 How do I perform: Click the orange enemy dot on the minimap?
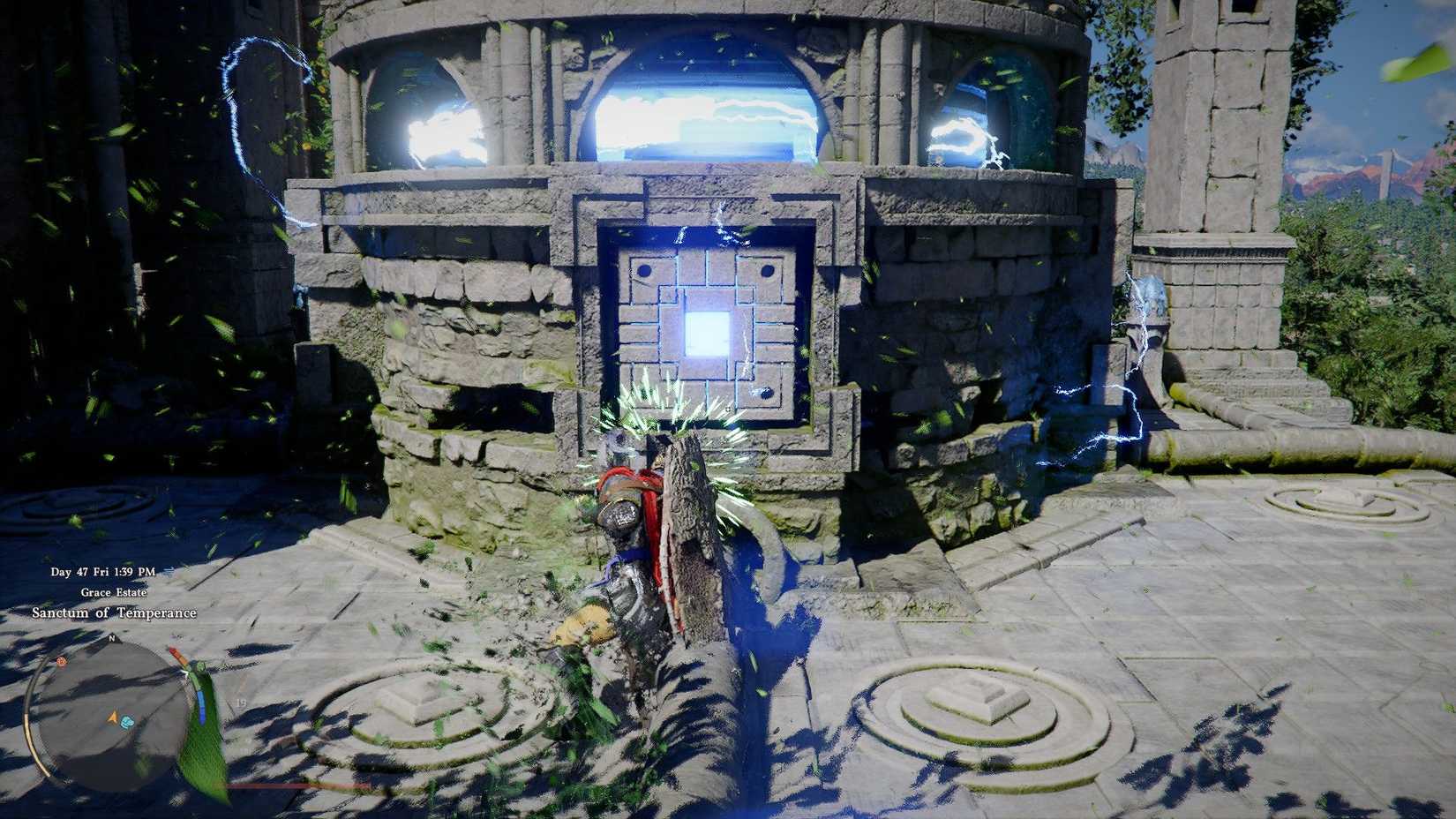tap(62, 661)
